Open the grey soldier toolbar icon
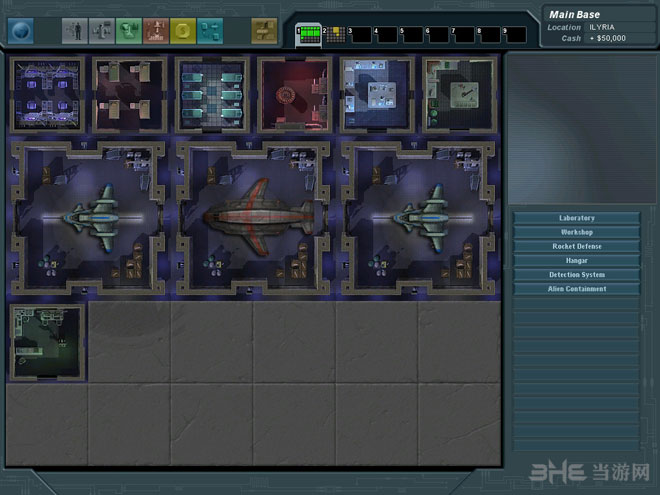660x495 pixels. (x=75, y=31)
